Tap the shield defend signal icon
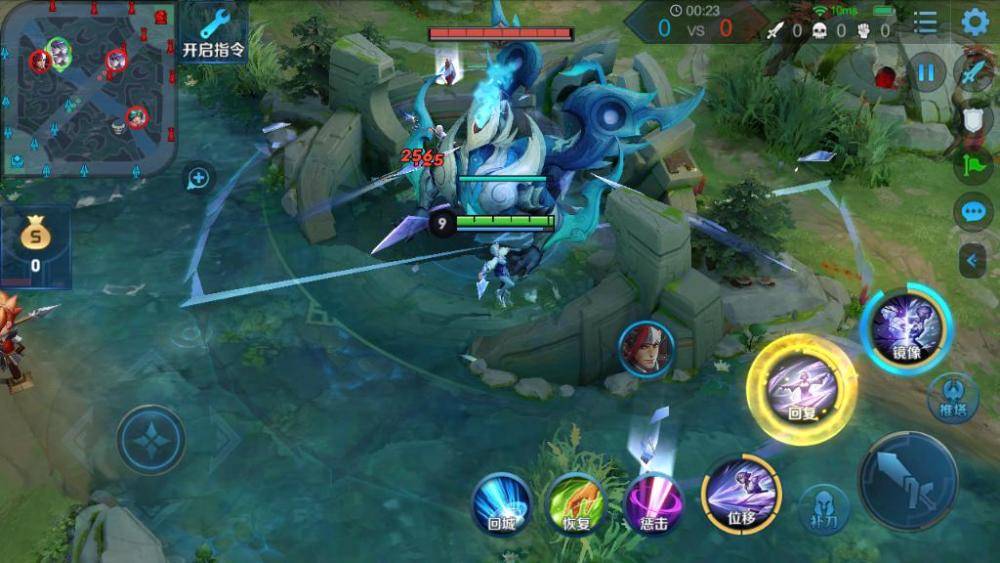The width and height of the screenshot is (1000, 563). click(973, 121)
